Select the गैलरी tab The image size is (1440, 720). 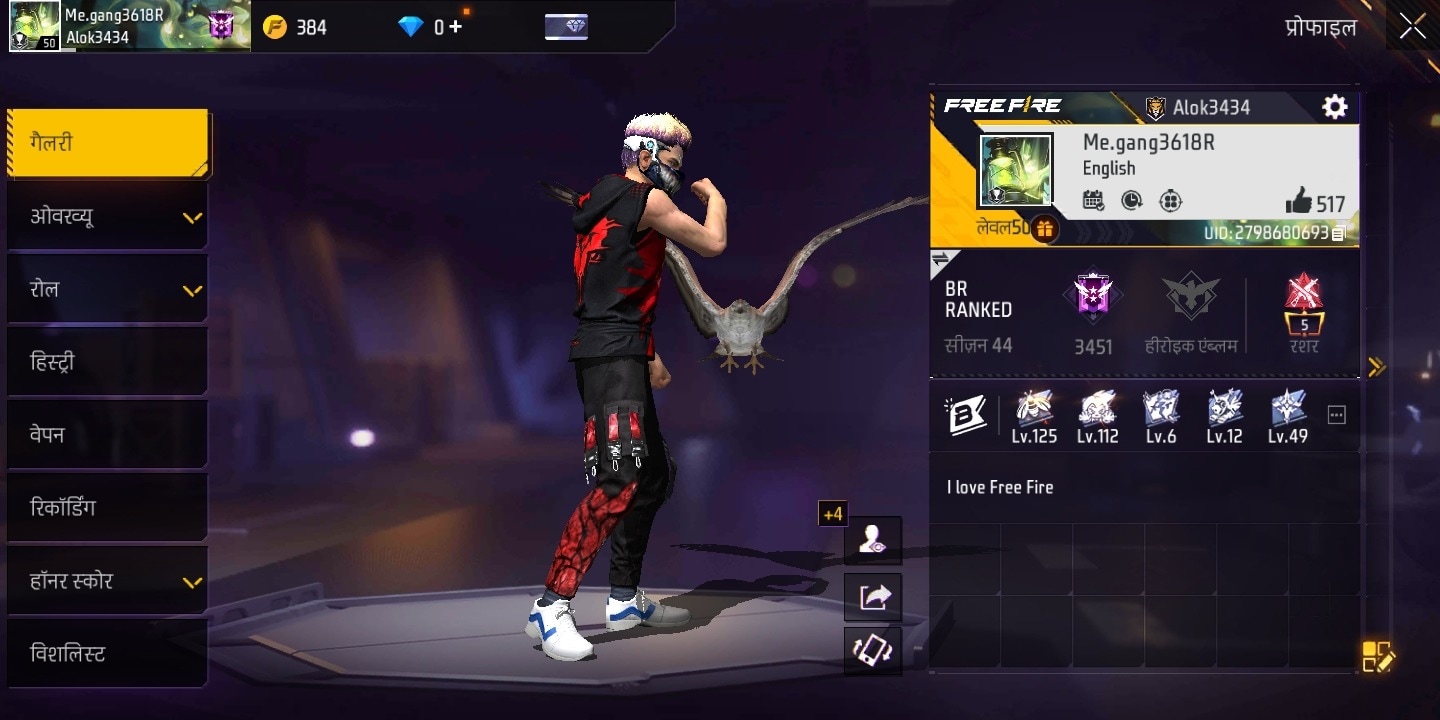(108, 143)
